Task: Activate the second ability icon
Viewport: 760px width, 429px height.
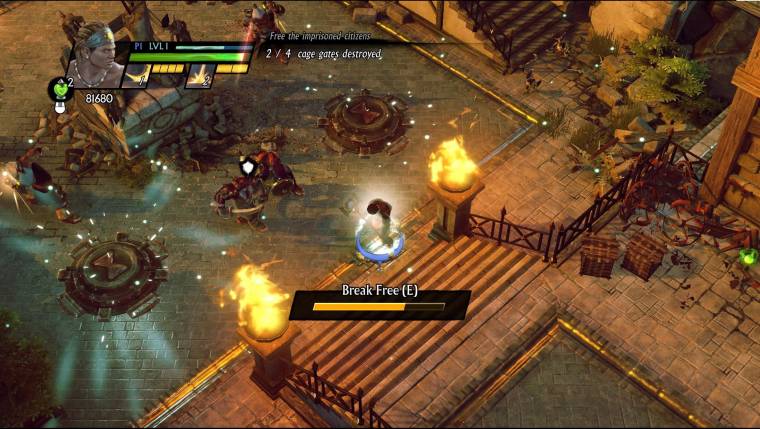Action: pos(200,76)
